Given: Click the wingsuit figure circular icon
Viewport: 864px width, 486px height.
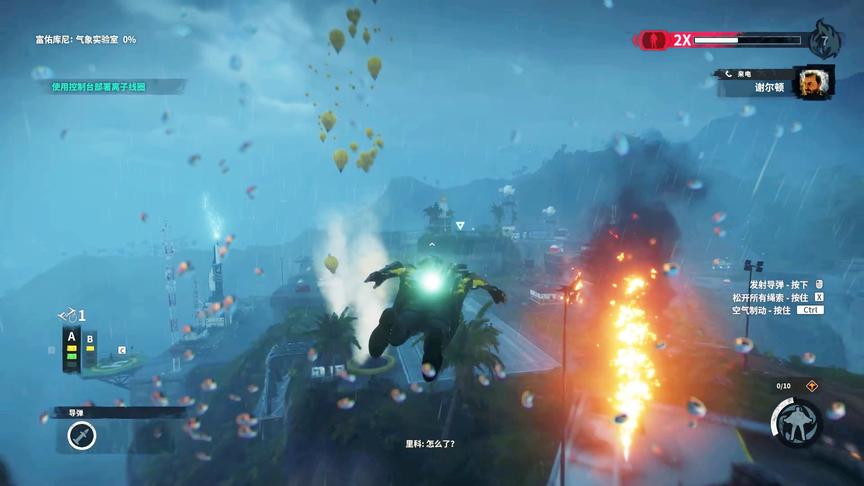Looking at the screenshot, I should tap(795, 422).
